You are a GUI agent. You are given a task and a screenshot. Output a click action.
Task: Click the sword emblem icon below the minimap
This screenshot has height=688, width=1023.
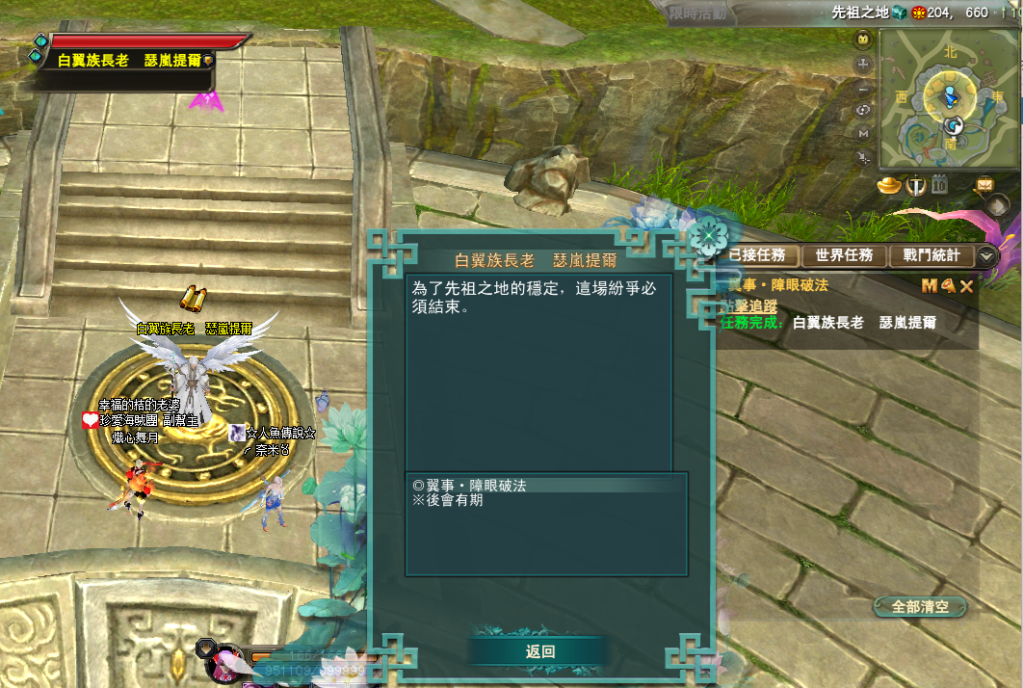coord(915,185)
